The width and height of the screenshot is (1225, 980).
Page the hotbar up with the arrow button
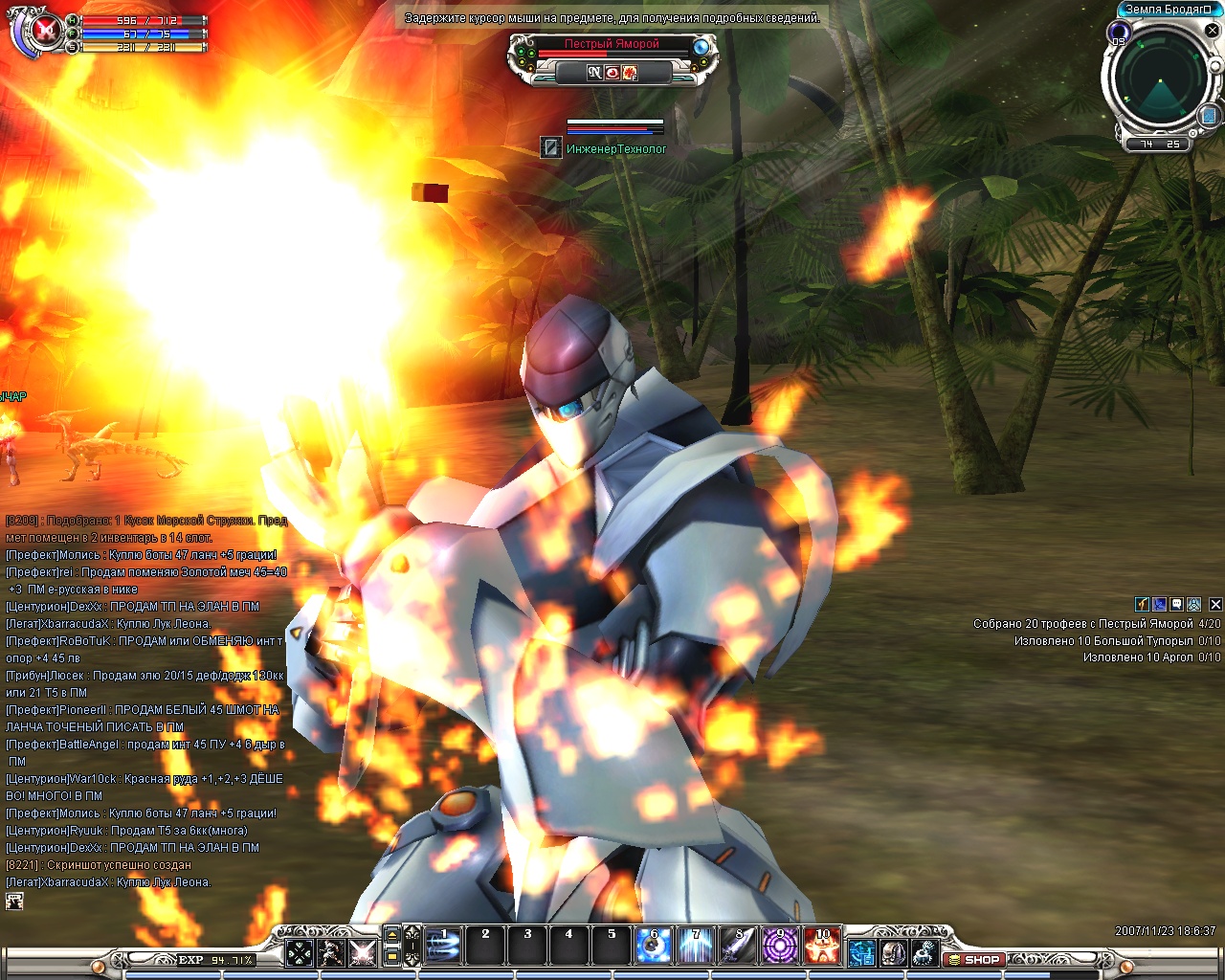click(391, 935)
